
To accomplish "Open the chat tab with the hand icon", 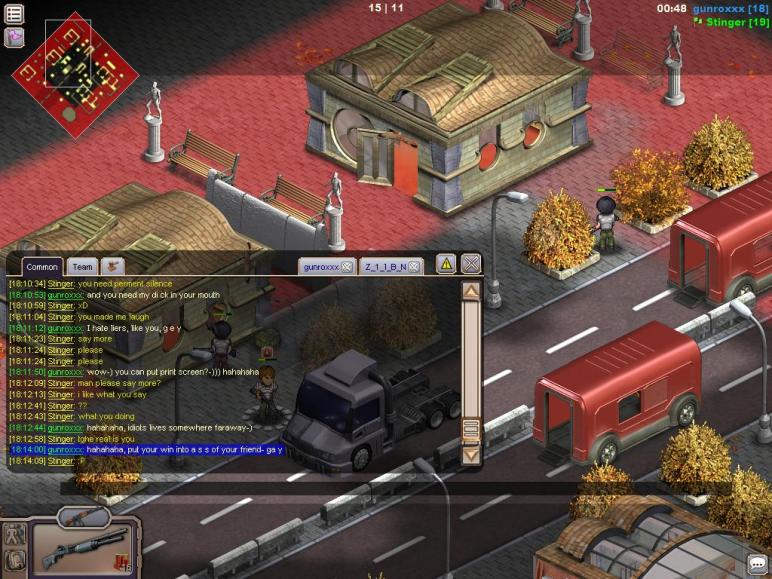I will [112, 267].
